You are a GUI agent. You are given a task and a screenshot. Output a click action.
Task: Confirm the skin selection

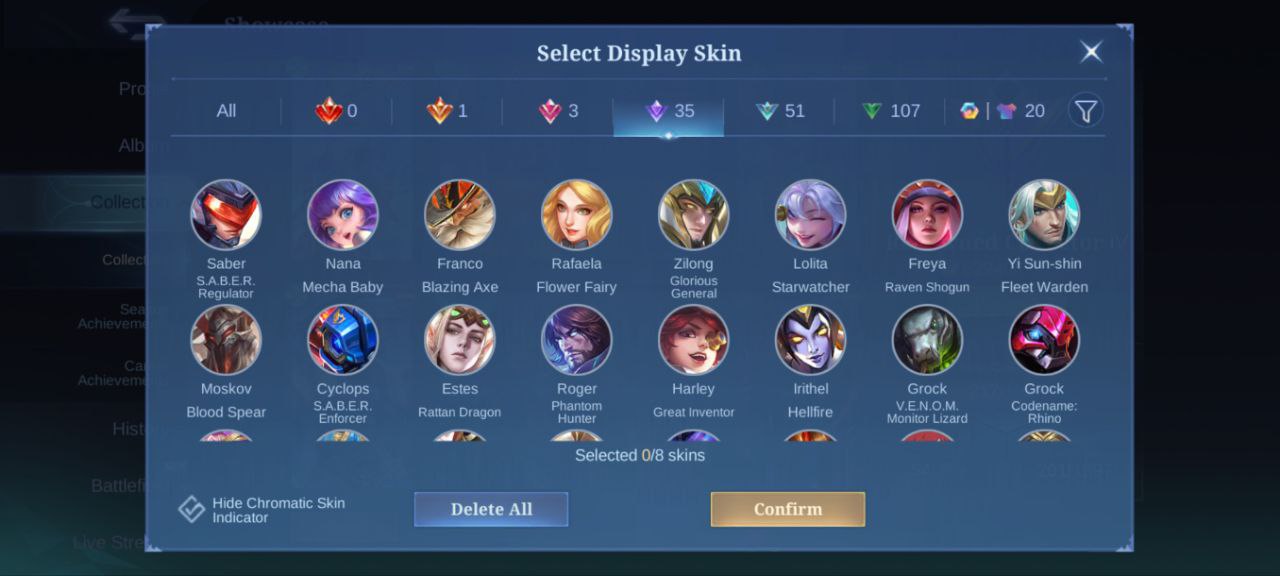787,509
